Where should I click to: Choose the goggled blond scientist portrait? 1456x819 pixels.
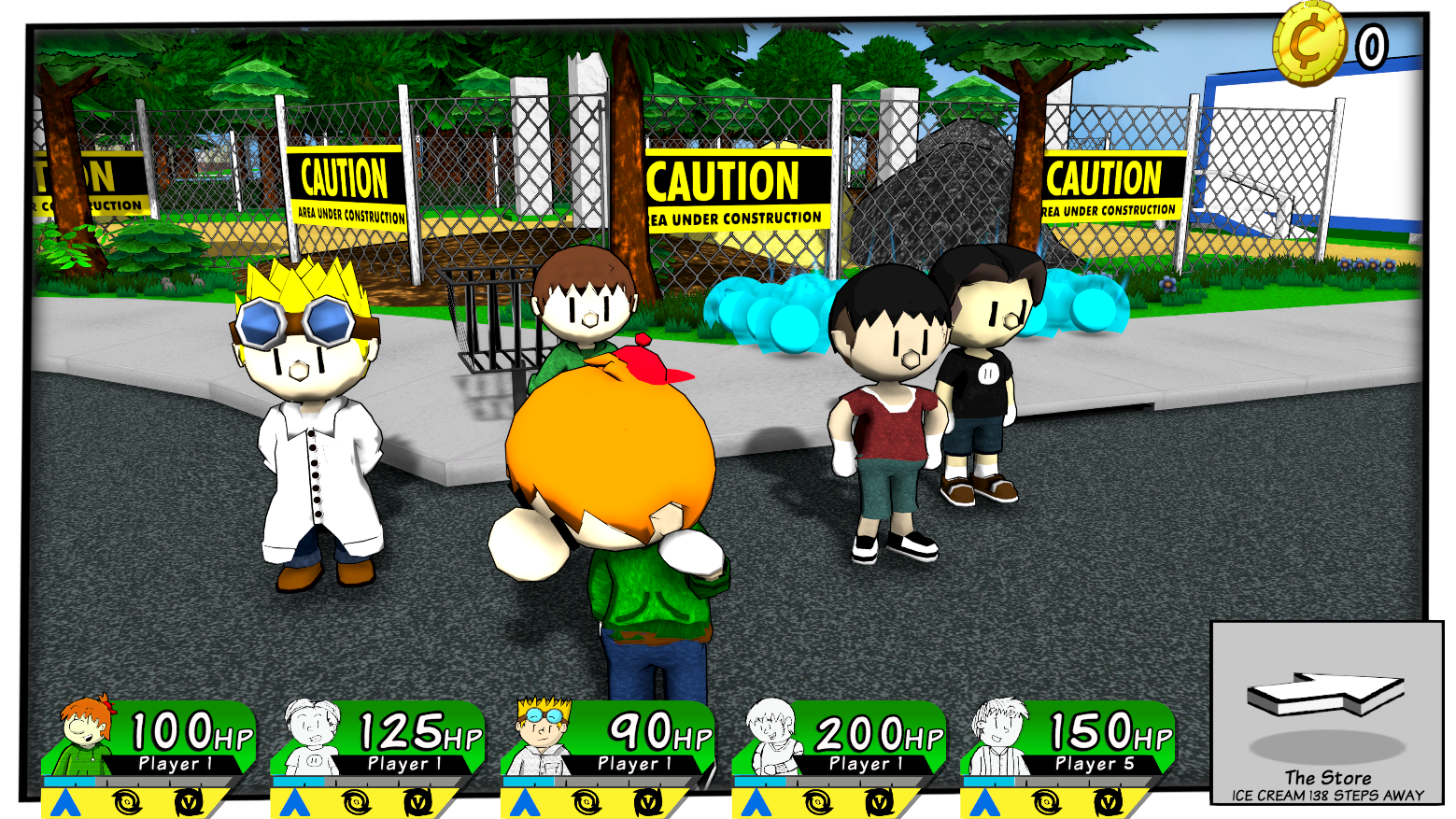click(544, 735)
